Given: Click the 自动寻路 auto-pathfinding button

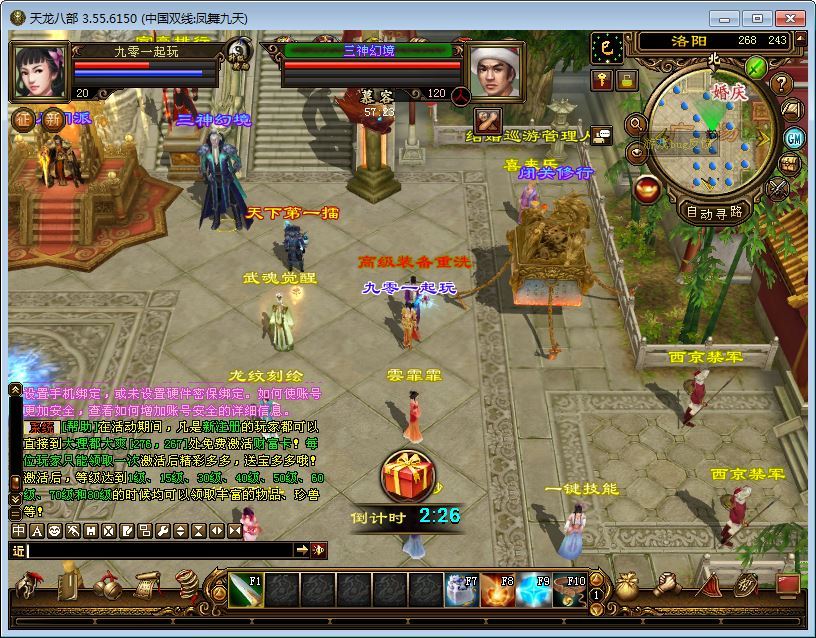Looking at the screenshot, I should click(x=714, y=212).
